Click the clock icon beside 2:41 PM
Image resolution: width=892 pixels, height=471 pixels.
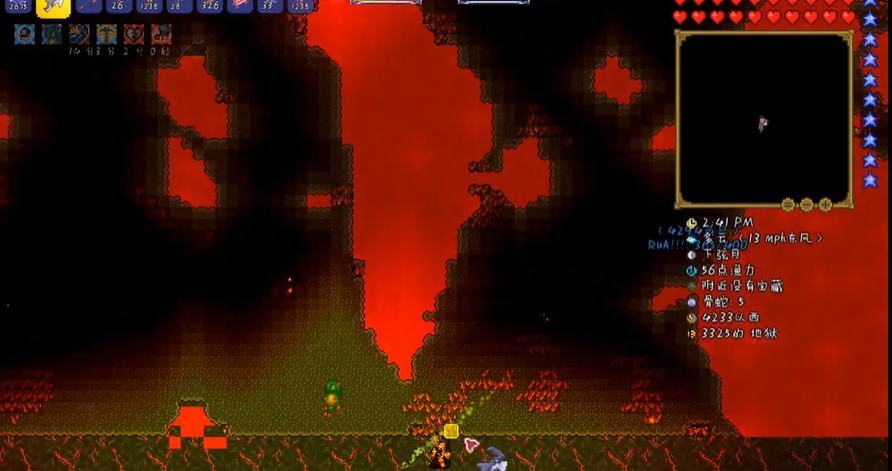click(x=691, y=223)
